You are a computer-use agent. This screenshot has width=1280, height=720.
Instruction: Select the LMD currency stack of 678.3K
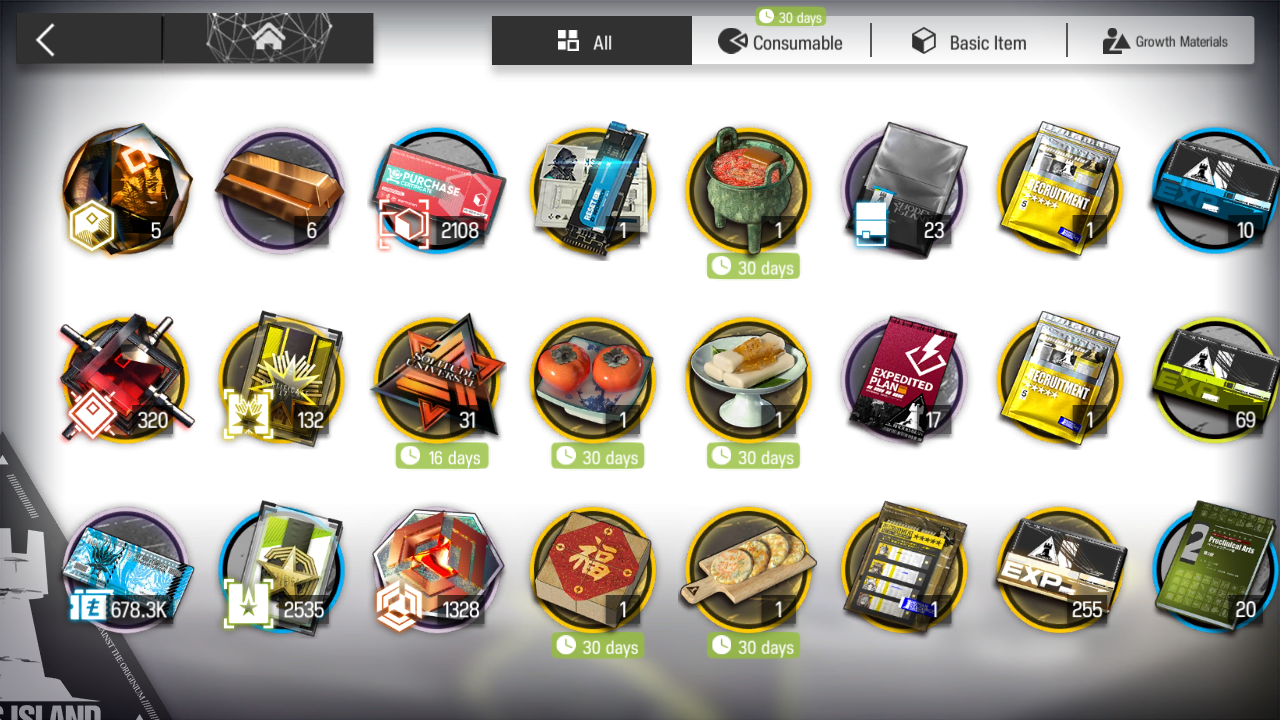tap(125, 570)
